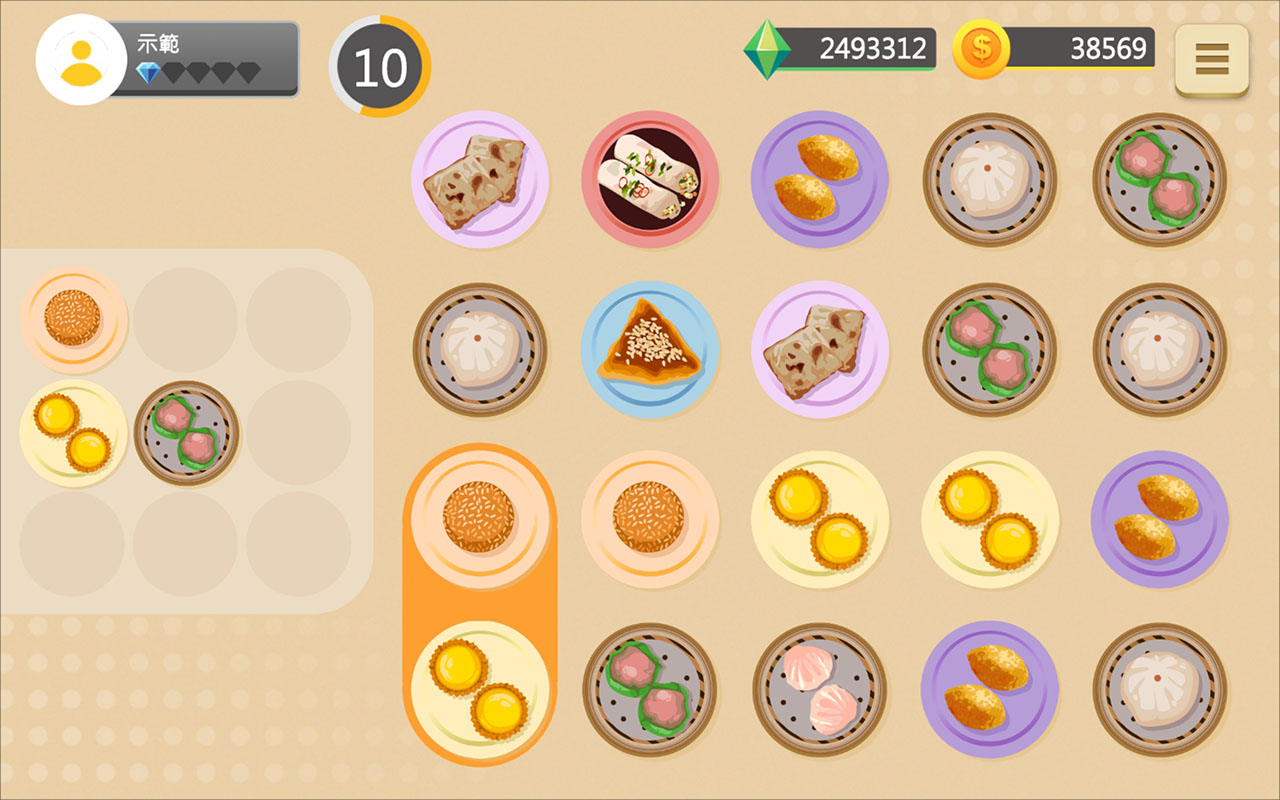
Task: Click the egg tarts in the collection tray
Action: click(73, 433)
